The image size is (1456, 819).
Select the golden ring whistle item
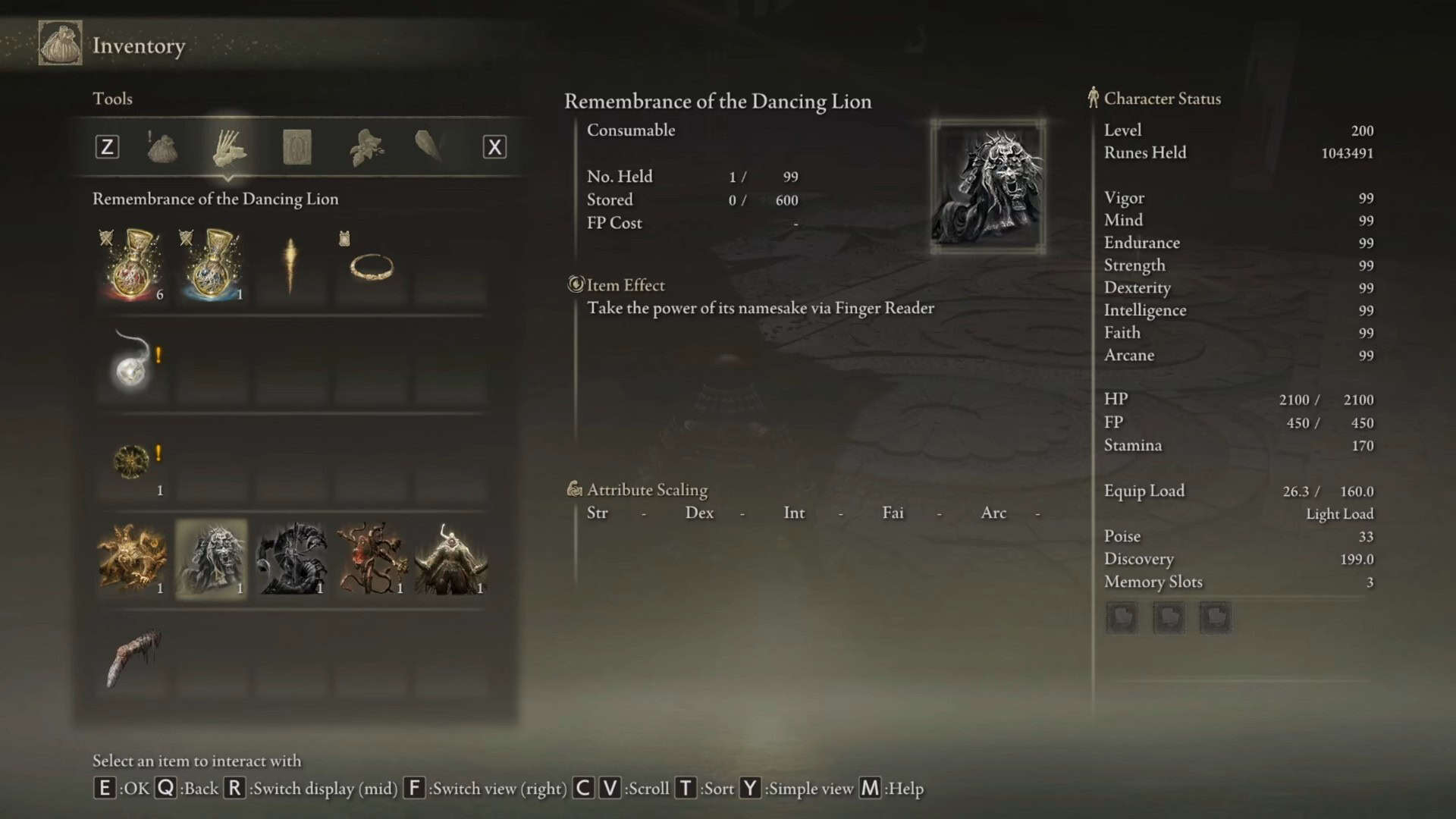click(371, 267)
